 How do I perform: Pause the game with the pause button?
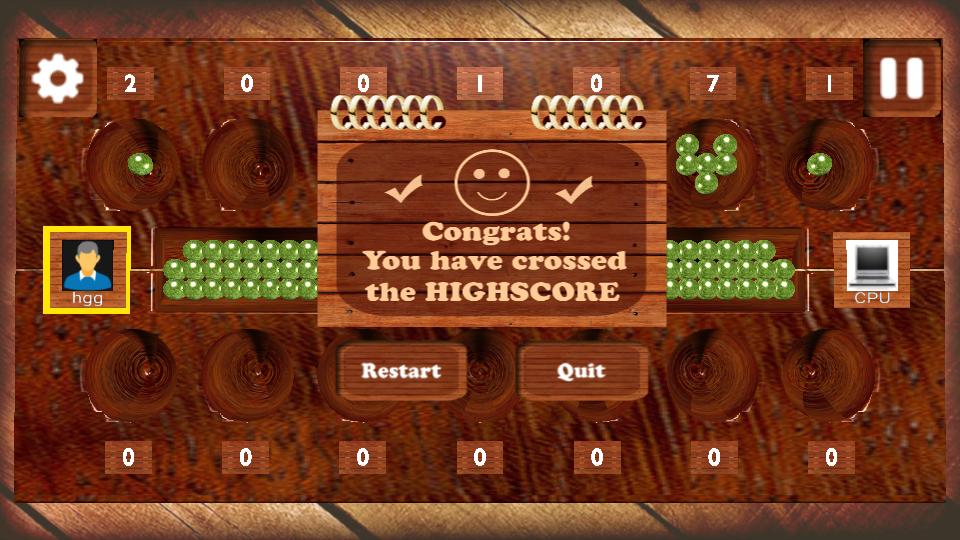coord(901,78)
